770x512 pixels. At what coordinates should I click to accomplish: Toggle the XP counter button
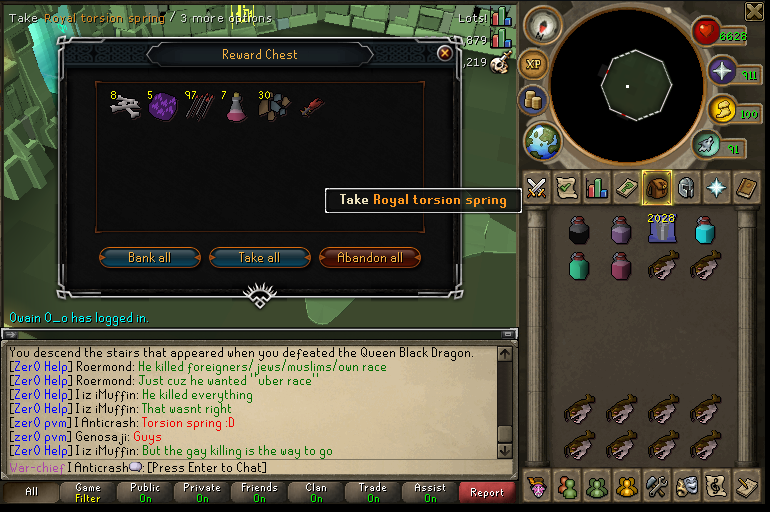pyautogui.click(x=534, y=64)
